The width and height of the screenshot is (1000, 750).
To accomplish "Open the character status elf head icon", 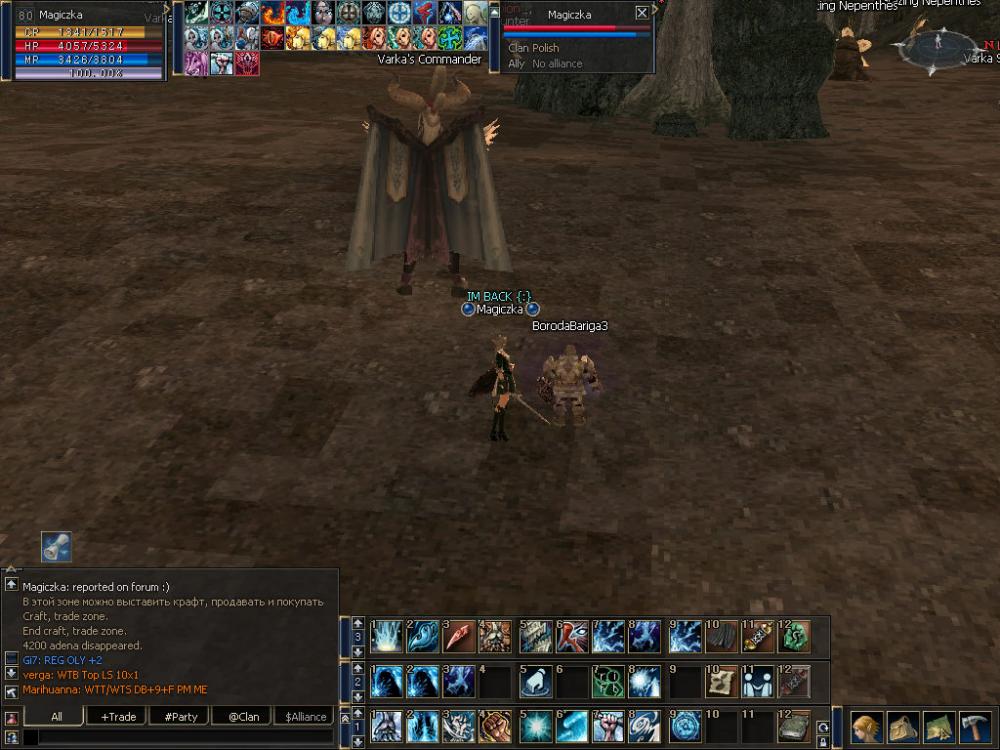I will coord(867,726).
